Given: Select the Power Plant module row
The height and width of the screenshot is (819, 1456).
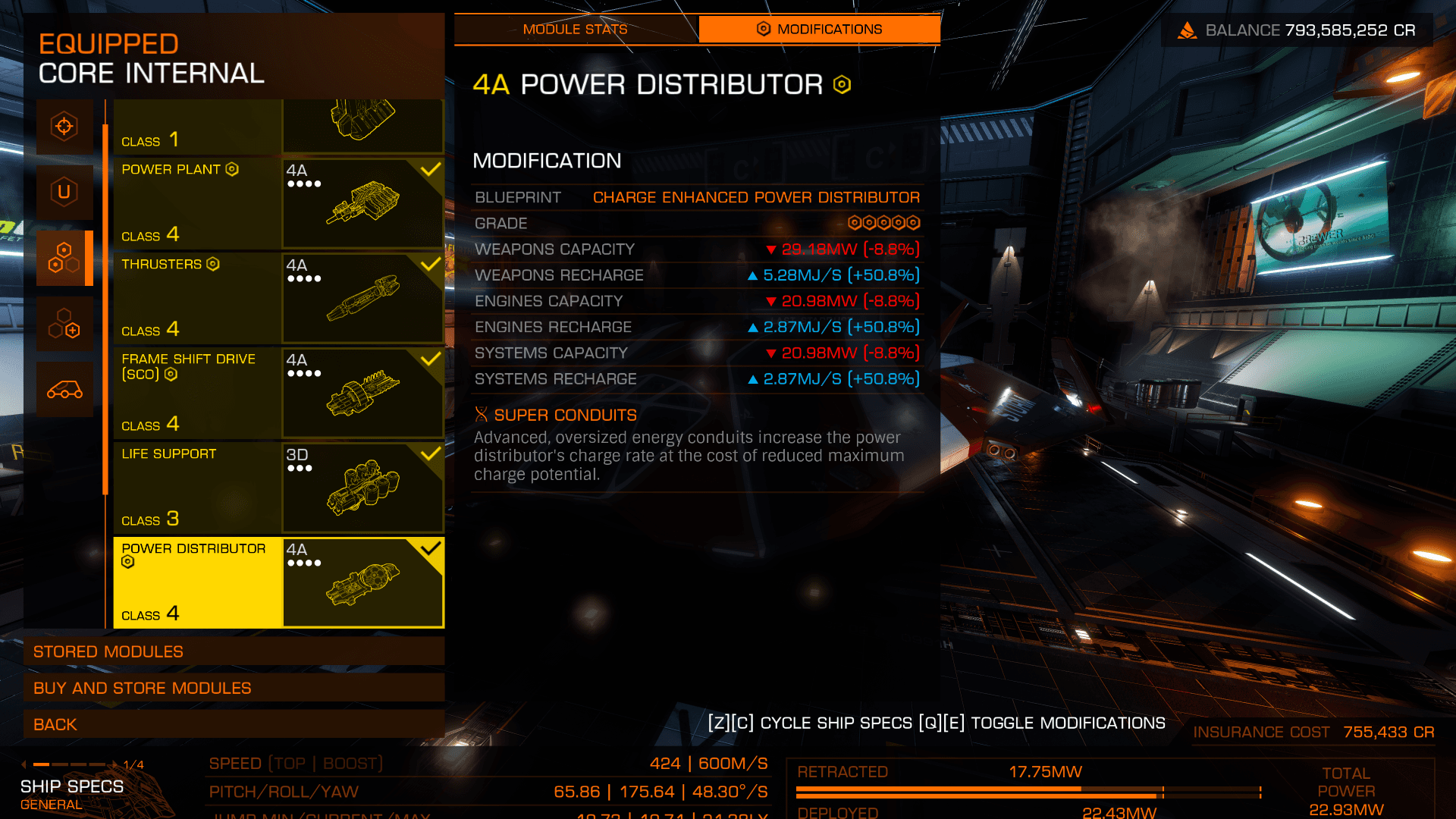Looking at the screenshot, I should 278,203.
